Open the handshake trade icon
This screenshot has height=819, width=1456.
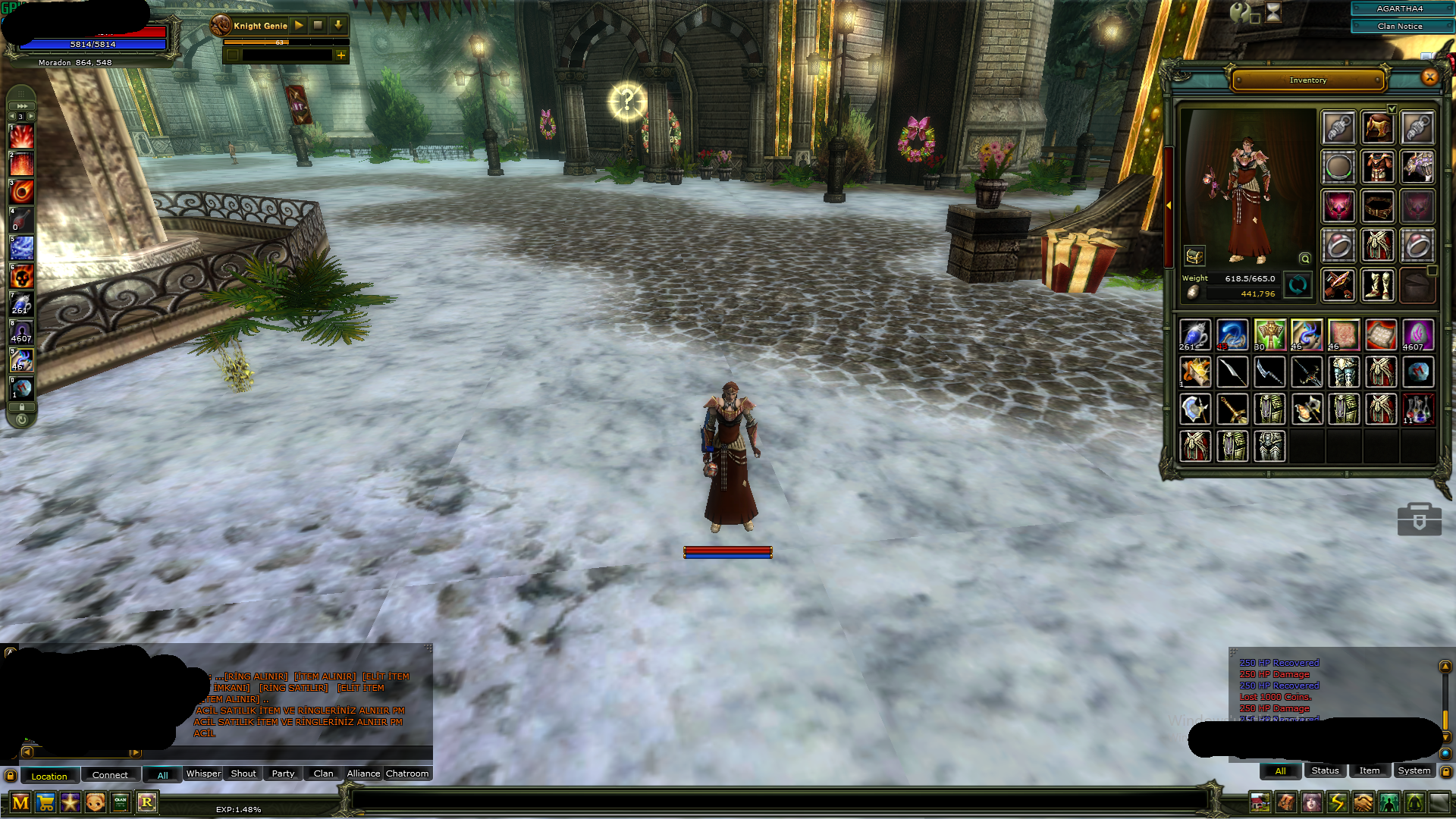(x=1362, y=802)
